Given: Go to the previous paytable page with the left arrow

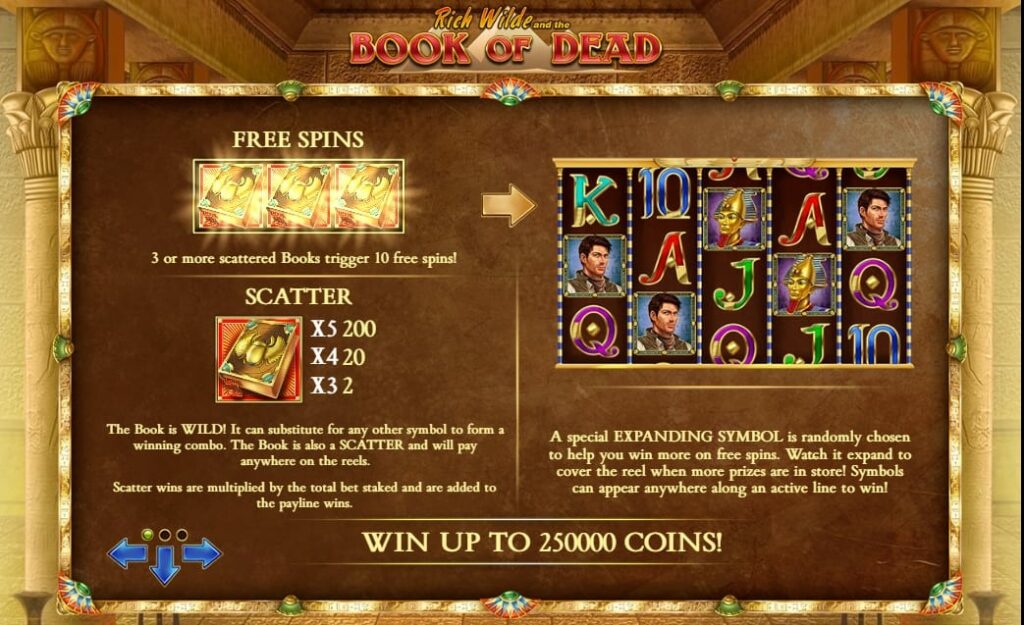Looking at the screenshot, I should 126,553.
